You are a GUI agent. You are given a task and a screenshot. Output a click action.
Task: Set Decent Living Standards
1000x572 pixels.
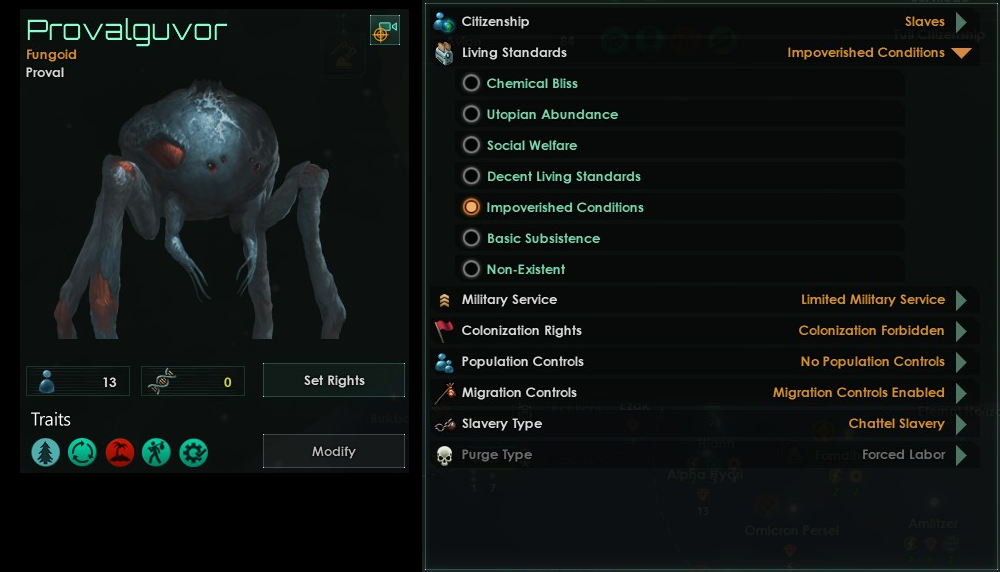(x=472, y=177)
